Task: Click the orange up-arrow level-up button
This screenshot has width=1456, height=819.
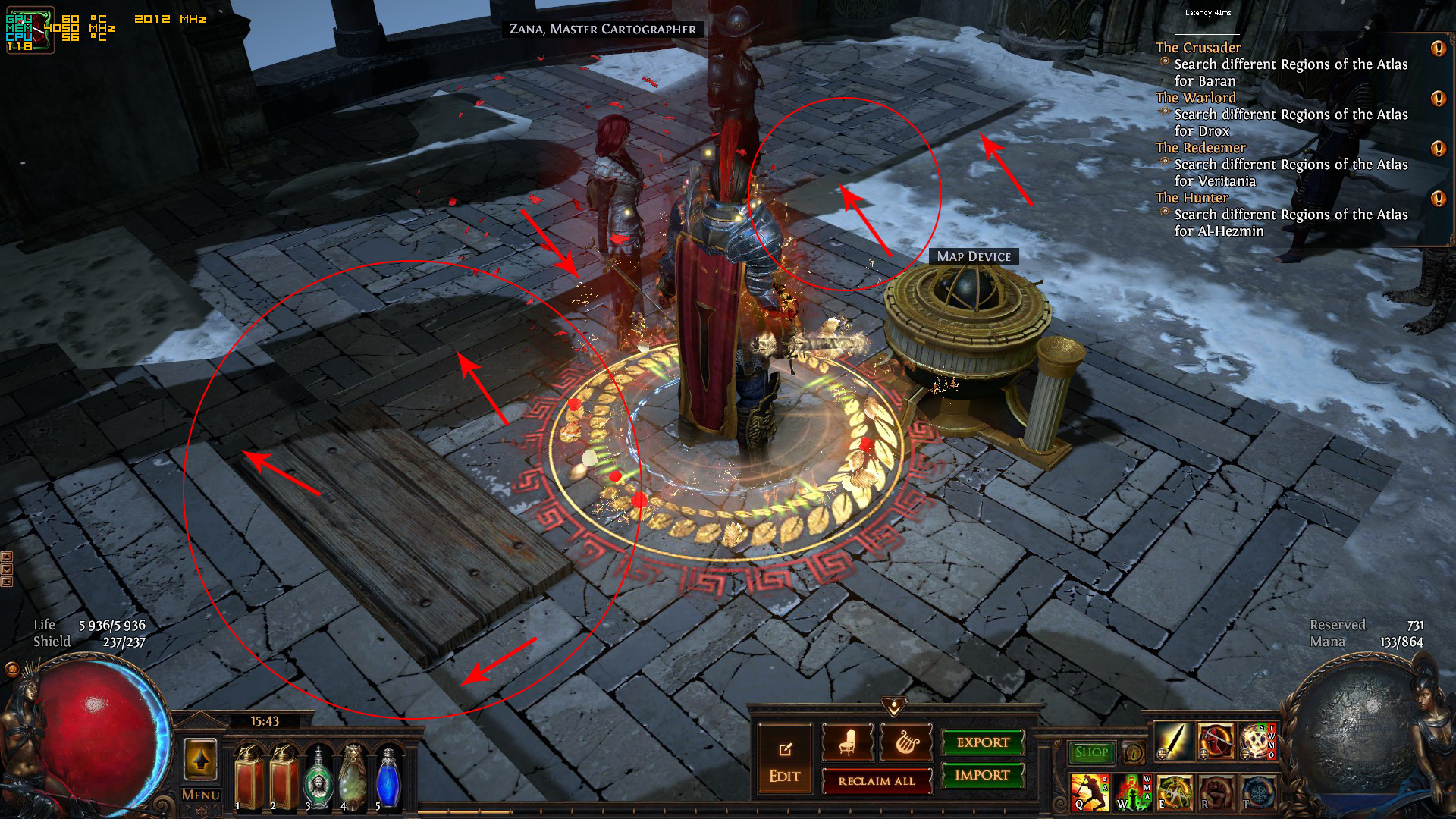Action: pos(200,760)
